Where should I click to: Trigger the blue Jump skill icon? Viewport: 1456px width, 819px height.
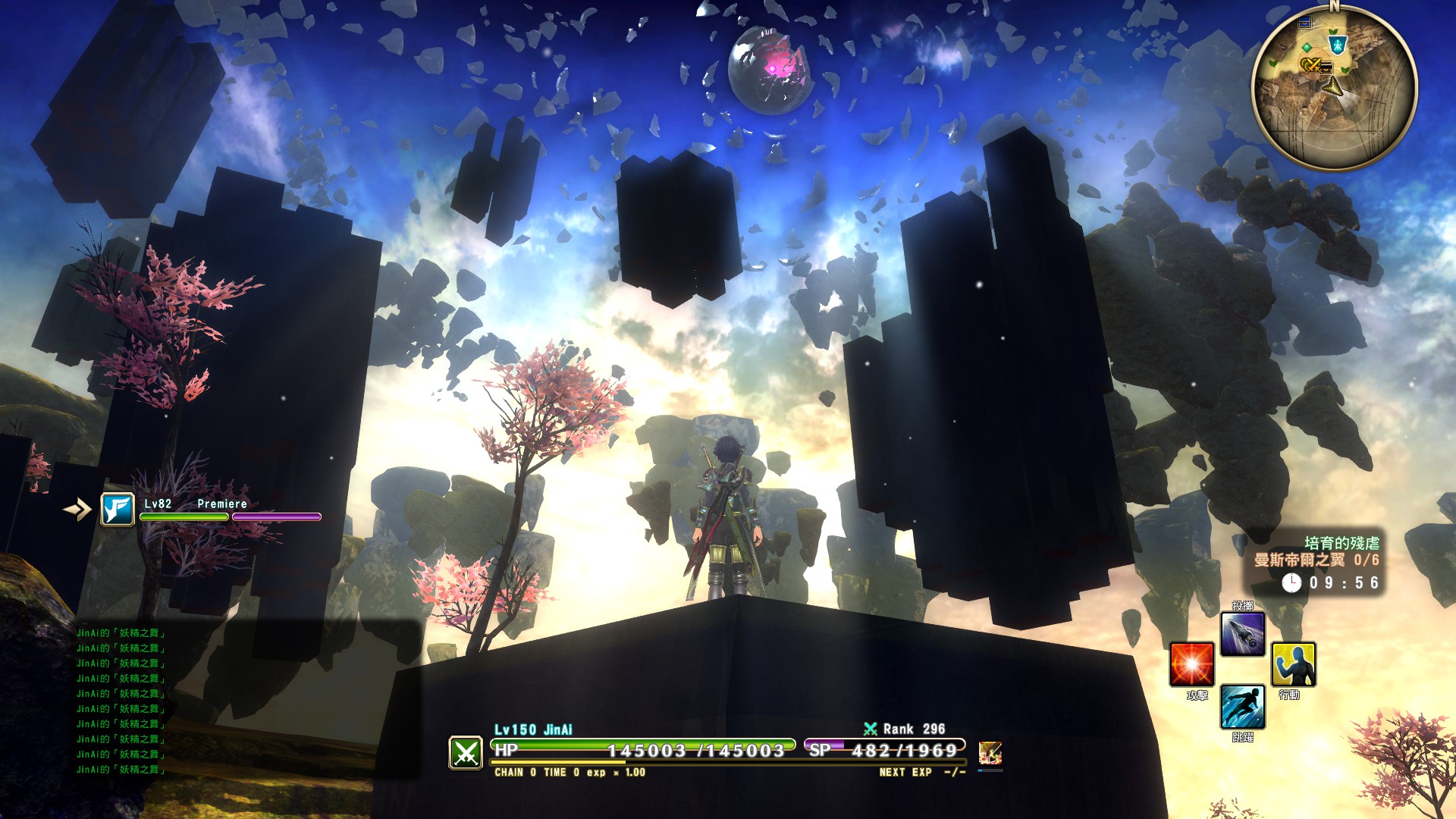coord(1242,707)
